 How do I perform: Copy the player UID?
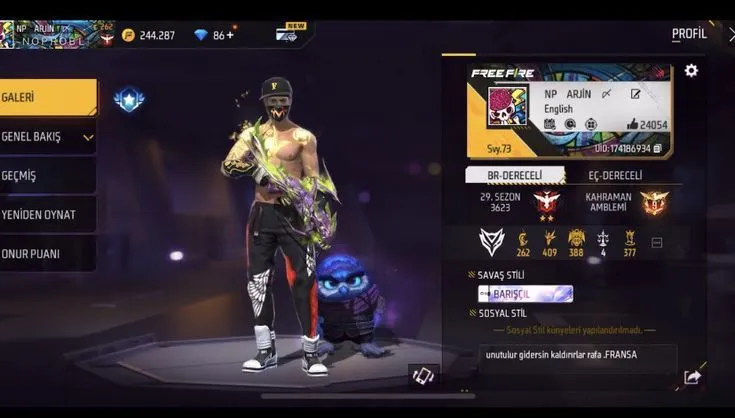tap(657, 148)
